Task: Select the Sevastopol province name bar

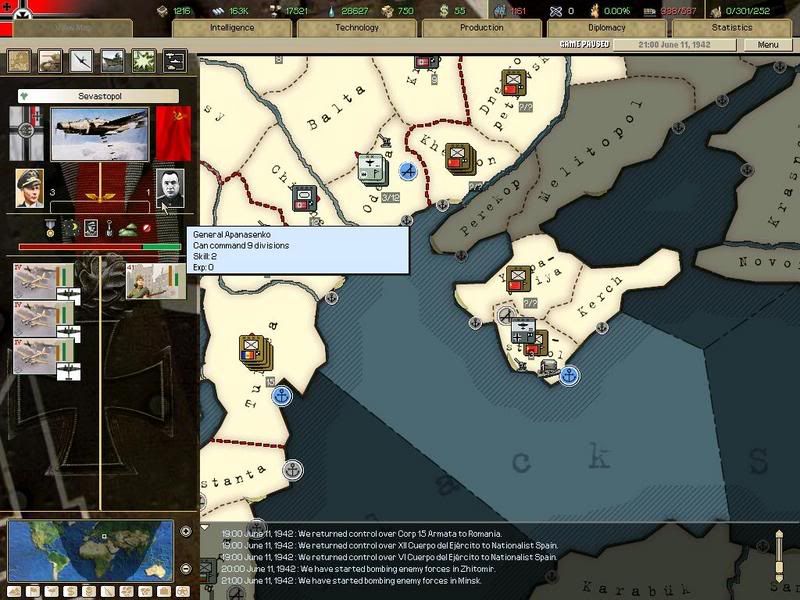Action: pos(98,96)
